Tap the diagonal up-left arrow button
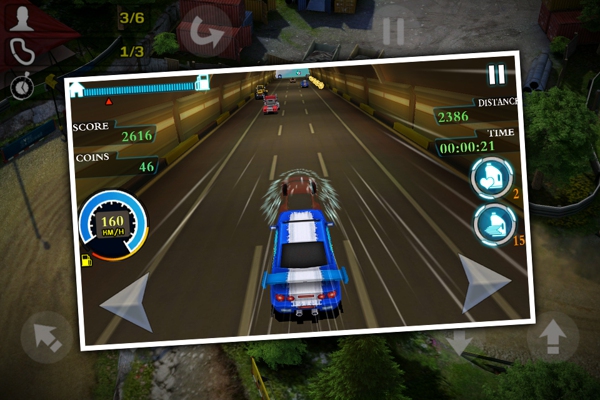 point(46,337)
